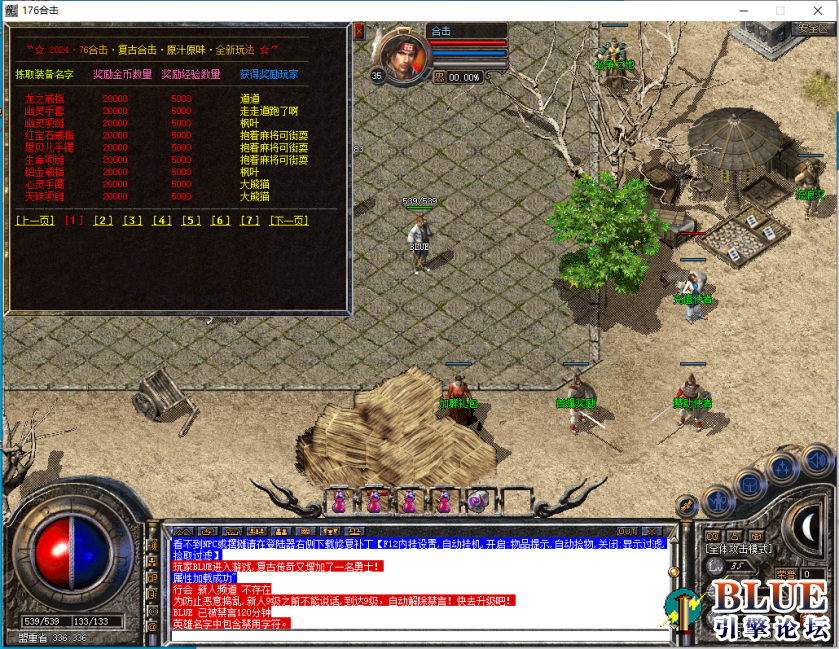Maximize the 176合击 game window
839x649 pixels.
pyautogui.click(x=780, y=10)
